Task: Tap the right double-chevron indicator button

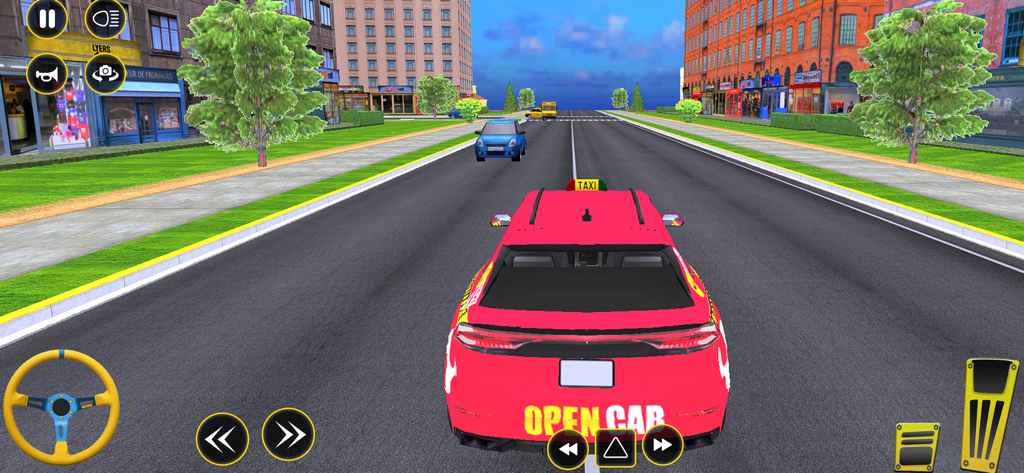Action: 288,434
